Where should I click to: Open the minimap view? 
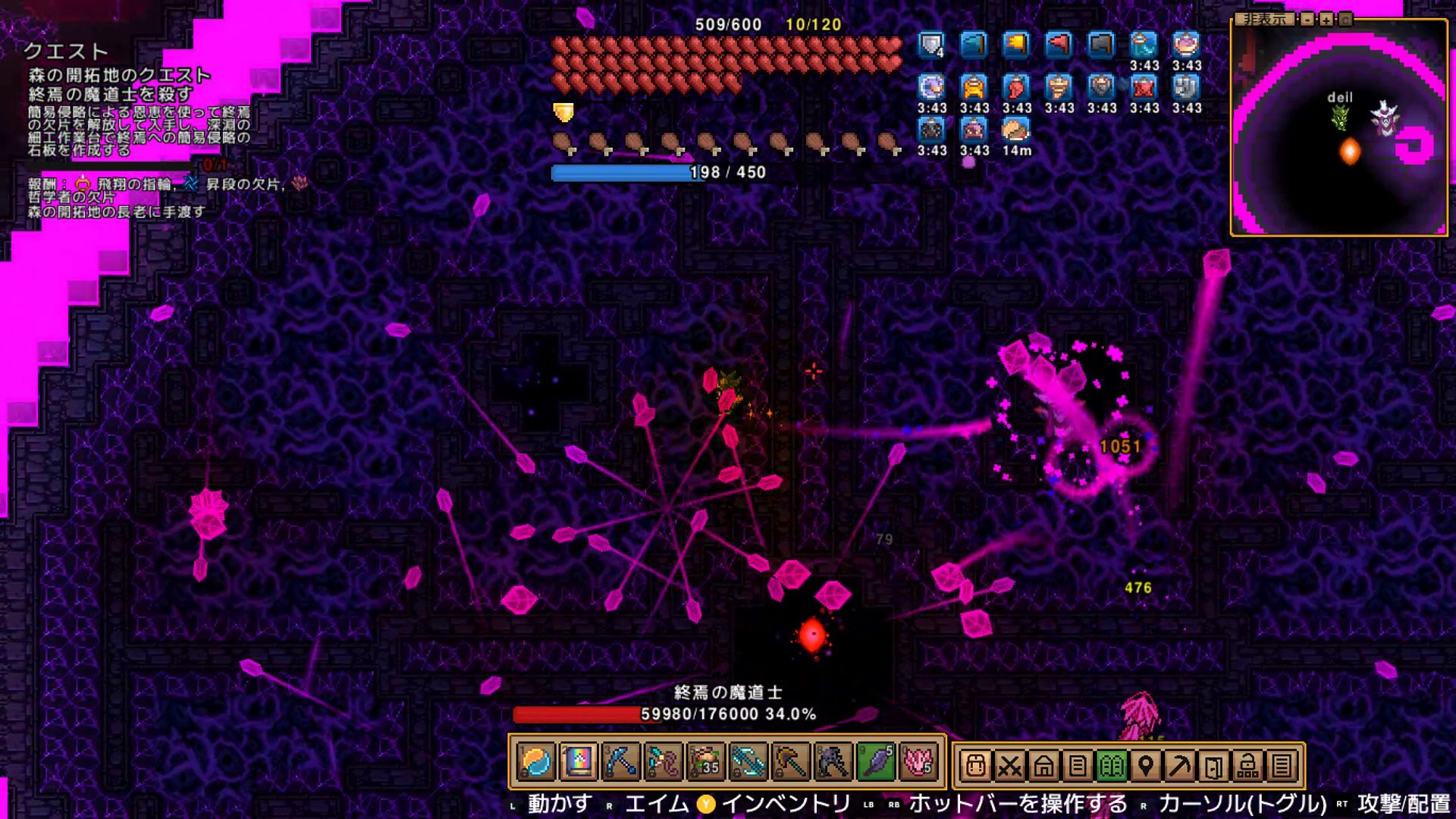pos(1345,19)
